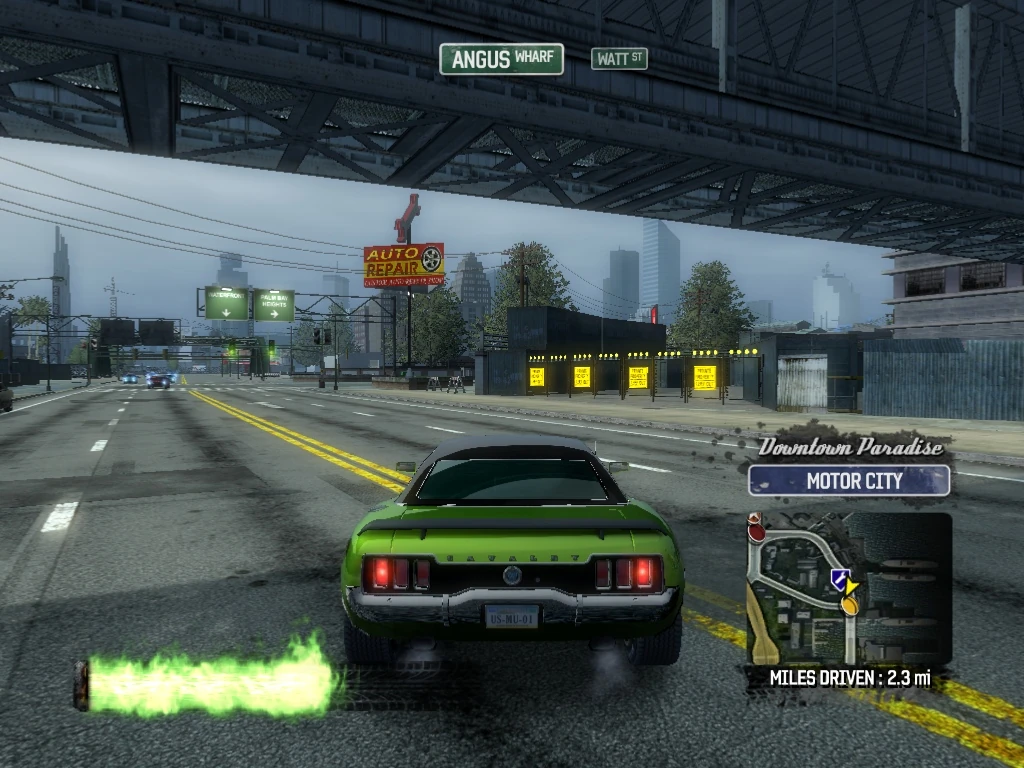Click the minimap in the corner

coord(849,589)
